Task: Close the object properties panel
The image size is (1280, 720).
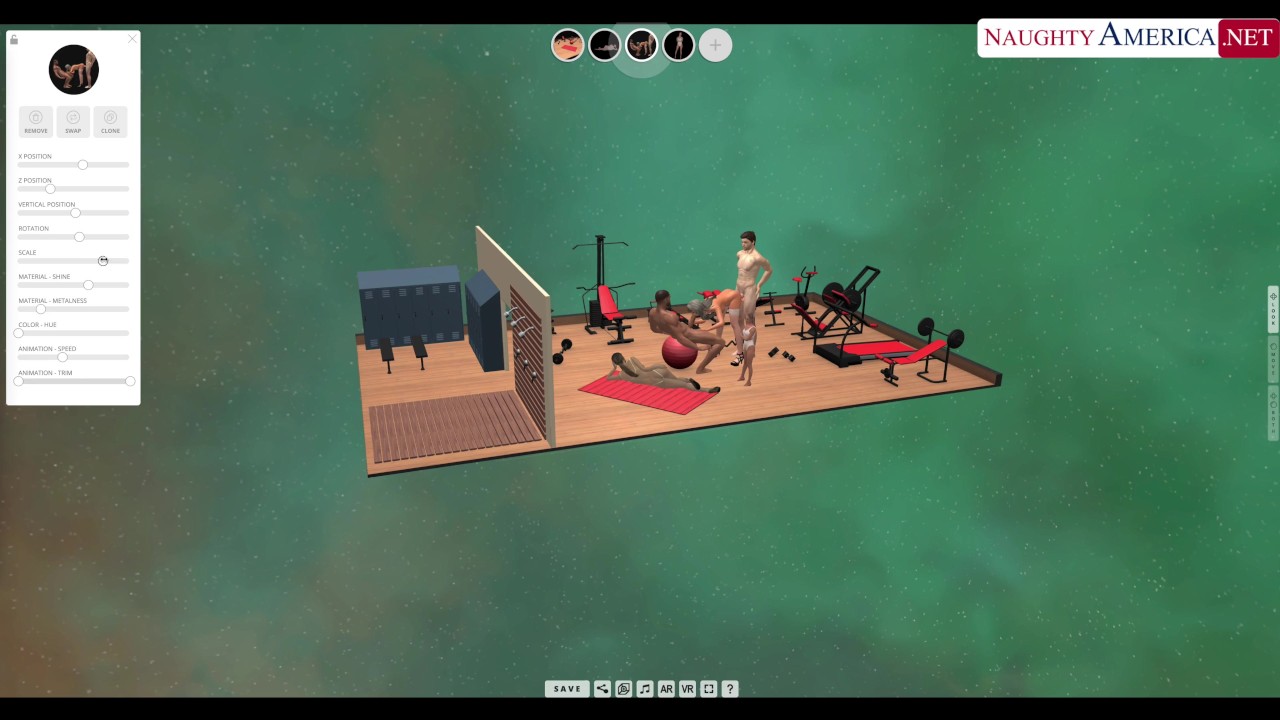Action: [132, 39]
